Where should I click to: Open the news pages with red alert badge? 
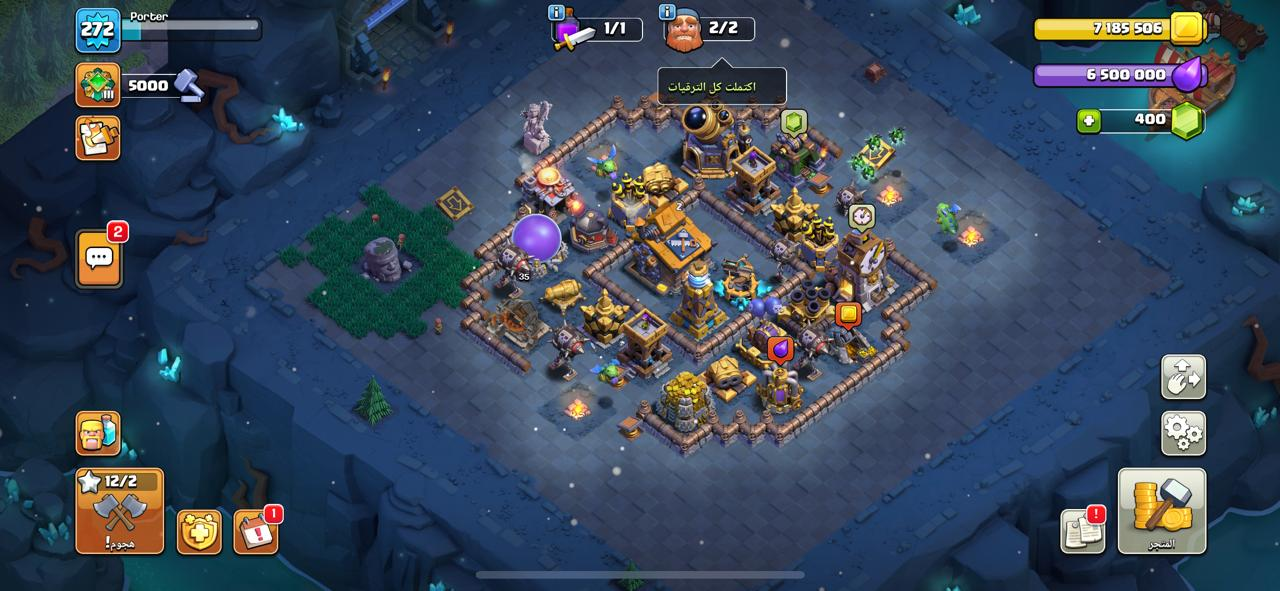[1082, 531]
